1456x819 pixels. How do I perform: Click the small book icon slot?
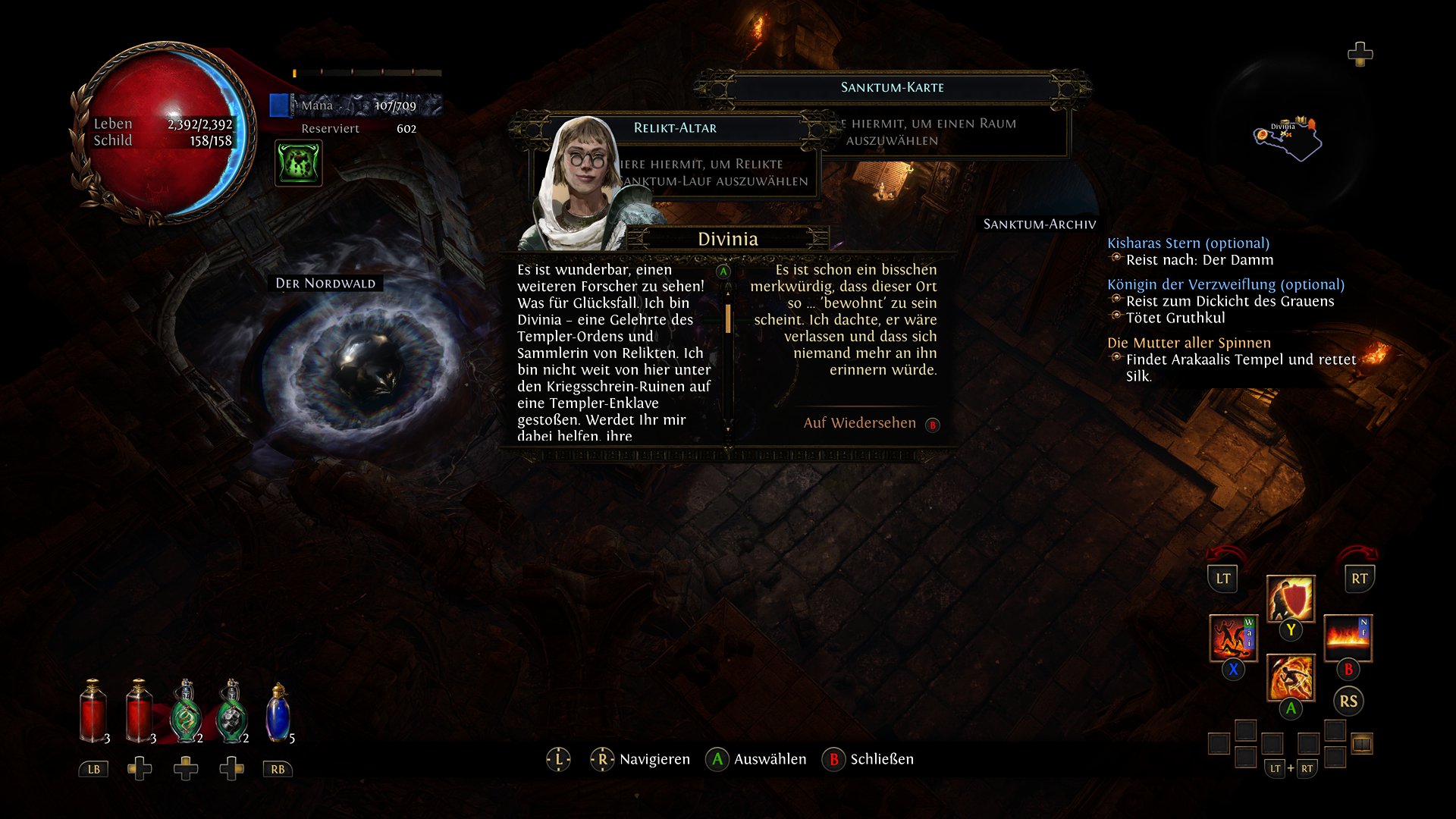[1362, 743]
